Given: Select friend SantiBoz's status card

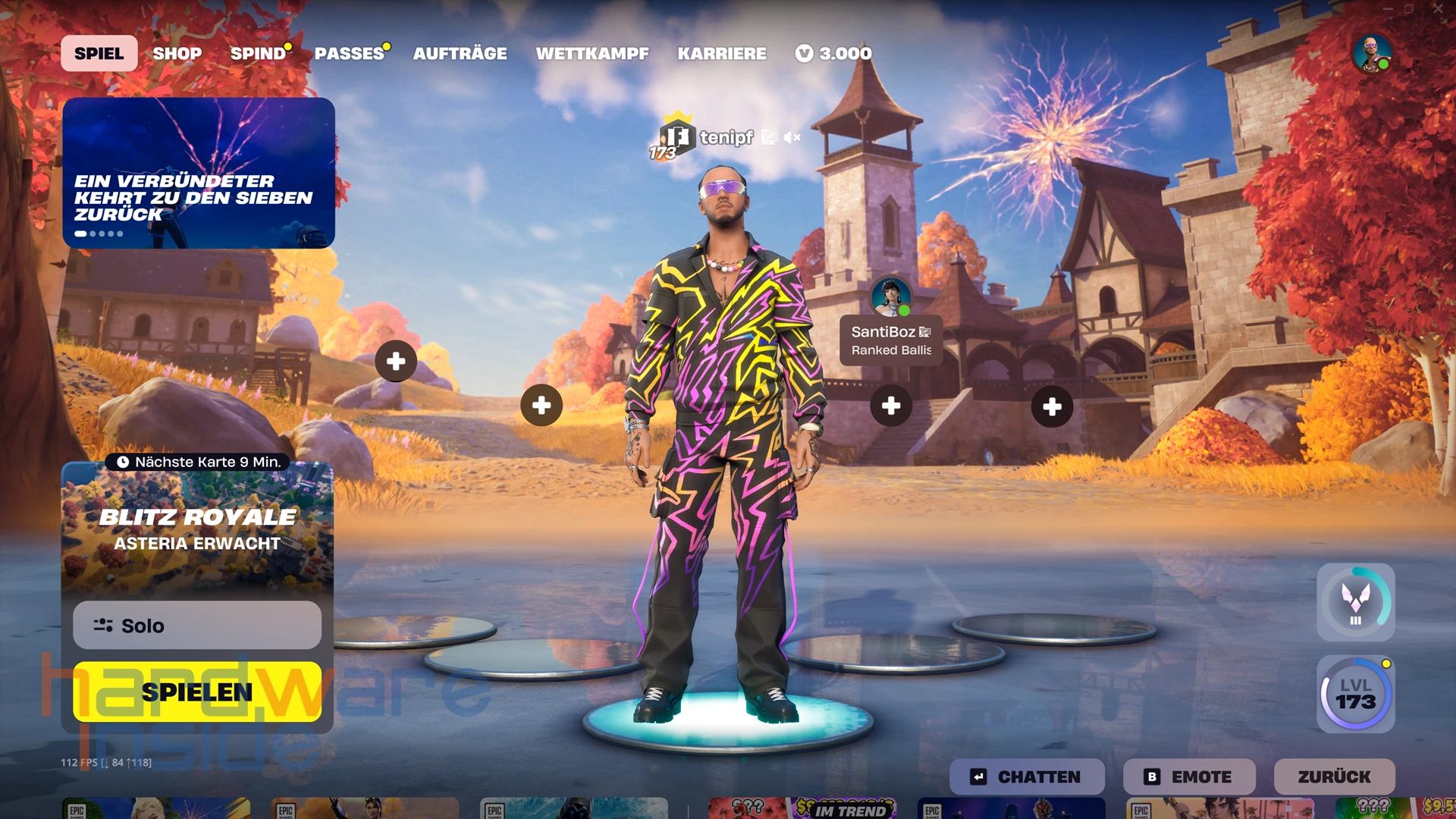Looking at the screenshot, I should (x=891, y=340).
